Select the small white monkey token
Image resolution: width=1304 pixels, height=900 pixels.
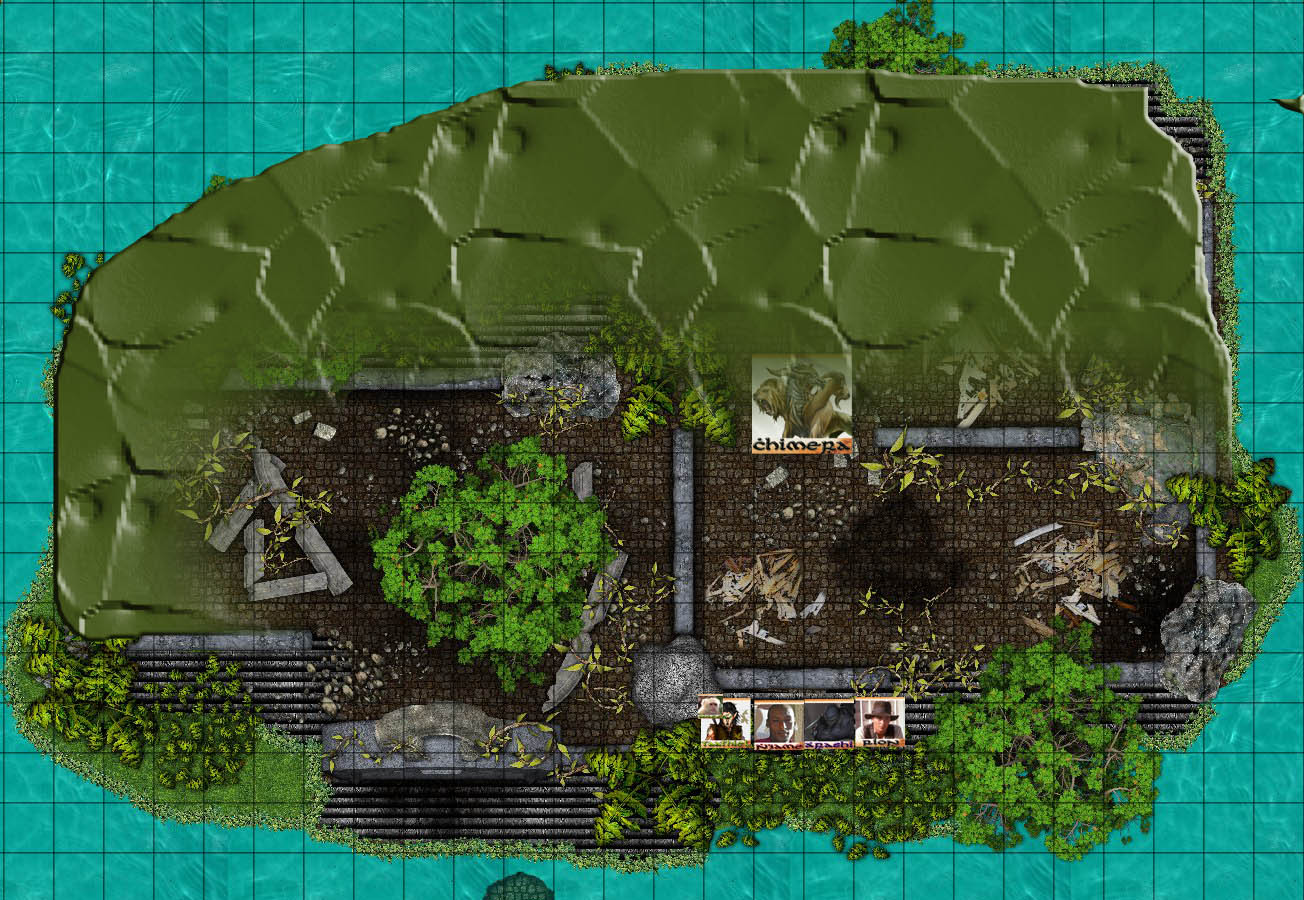(x=709, y=707)
